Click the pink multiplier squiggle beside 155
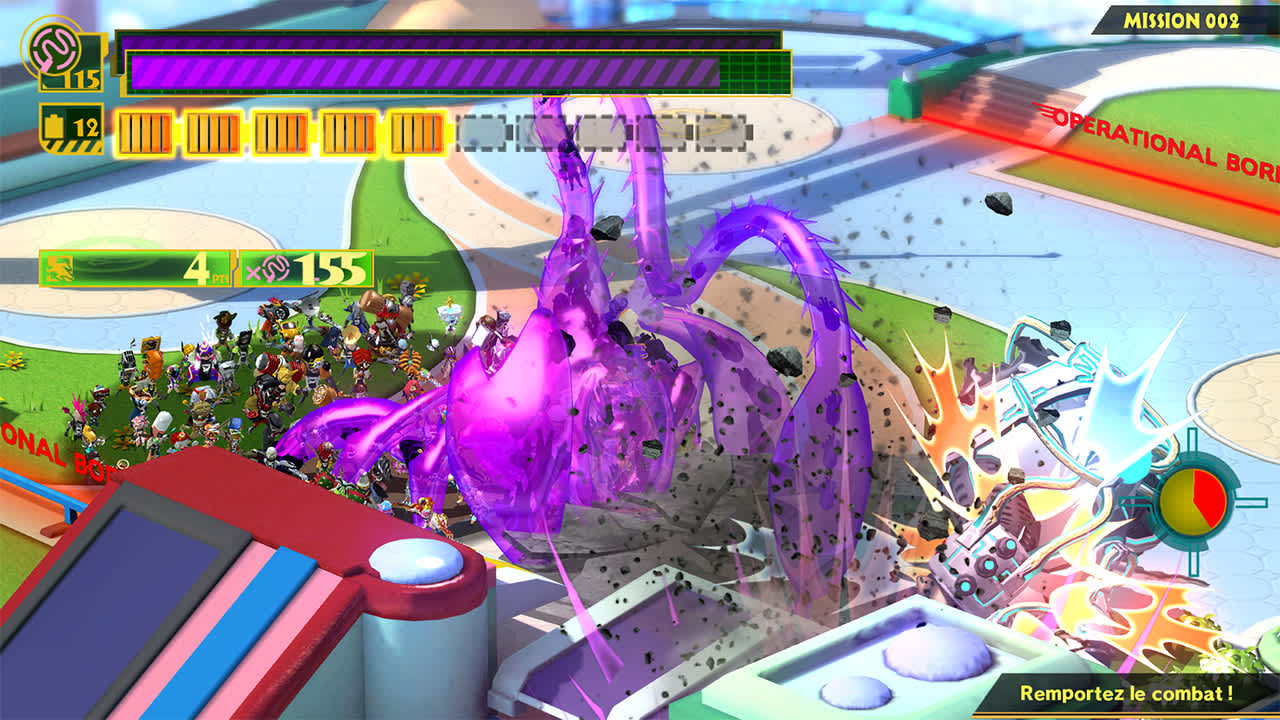 [x=274, y=269]
